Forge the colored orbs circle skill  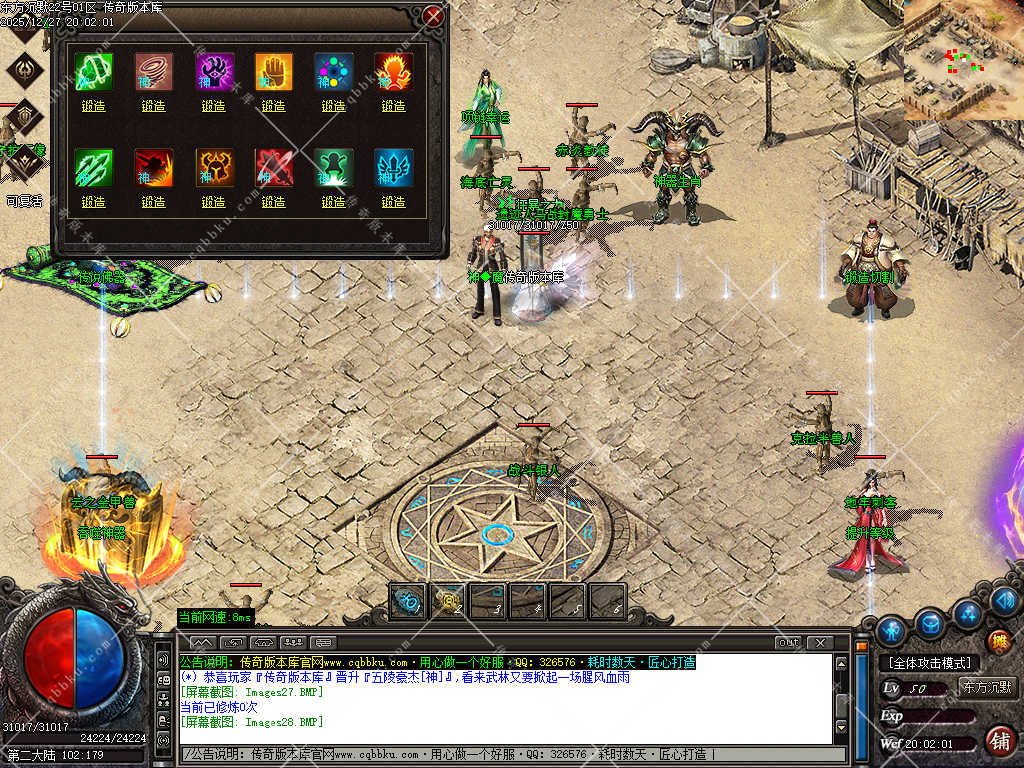coord(333,106)
